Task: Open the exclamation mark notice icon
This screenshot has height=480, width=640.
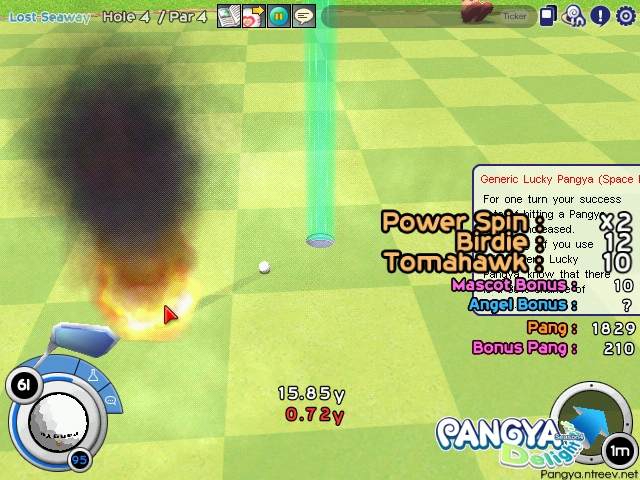Action: pyautogui.click(x=600, y=16)
